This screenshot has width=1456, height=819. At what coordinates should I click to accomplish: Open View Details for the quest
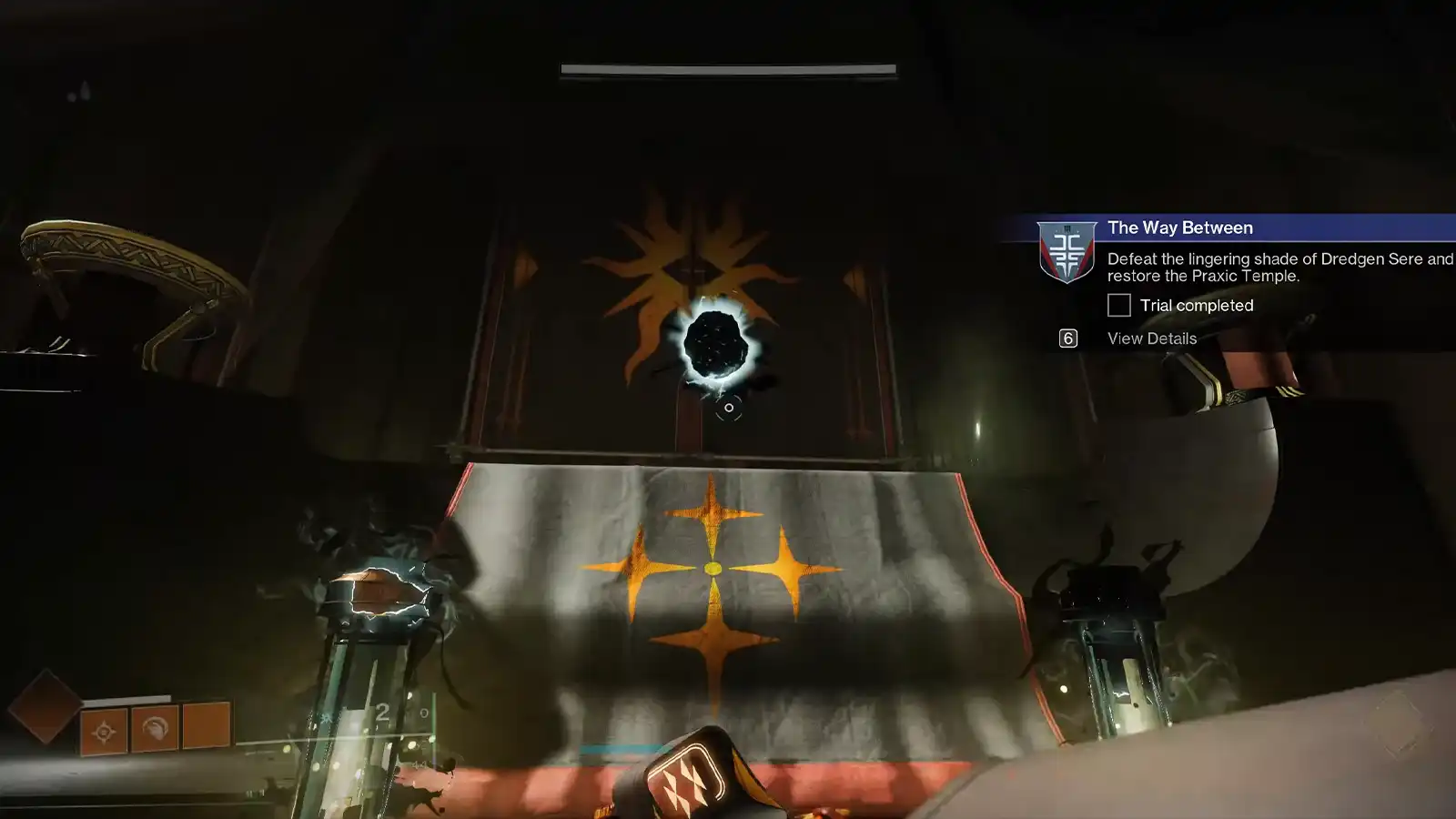pos(1150,339)
